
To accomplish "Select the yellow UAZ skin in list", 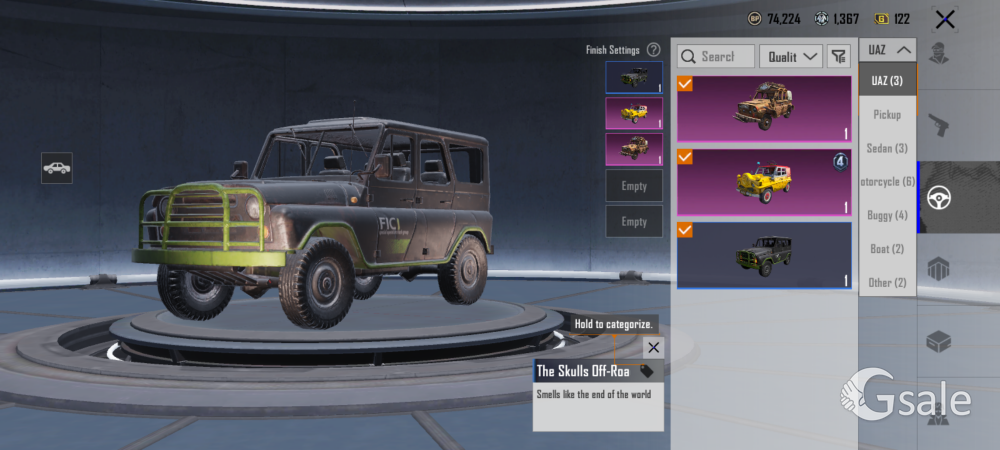I will tap(764, 182).
